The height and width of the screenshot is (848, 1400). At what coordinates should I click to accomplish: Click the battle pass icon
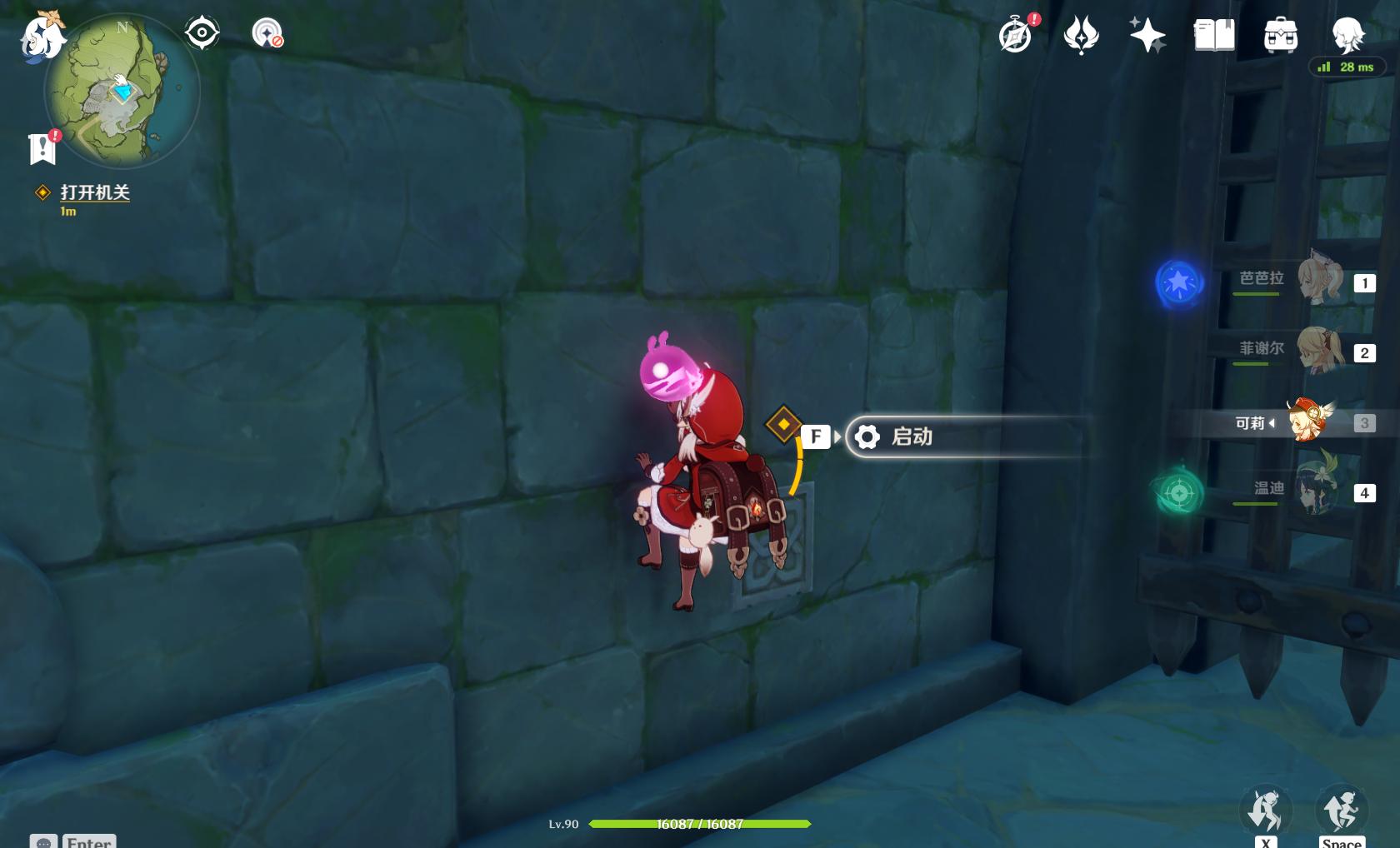(1082, 35)
